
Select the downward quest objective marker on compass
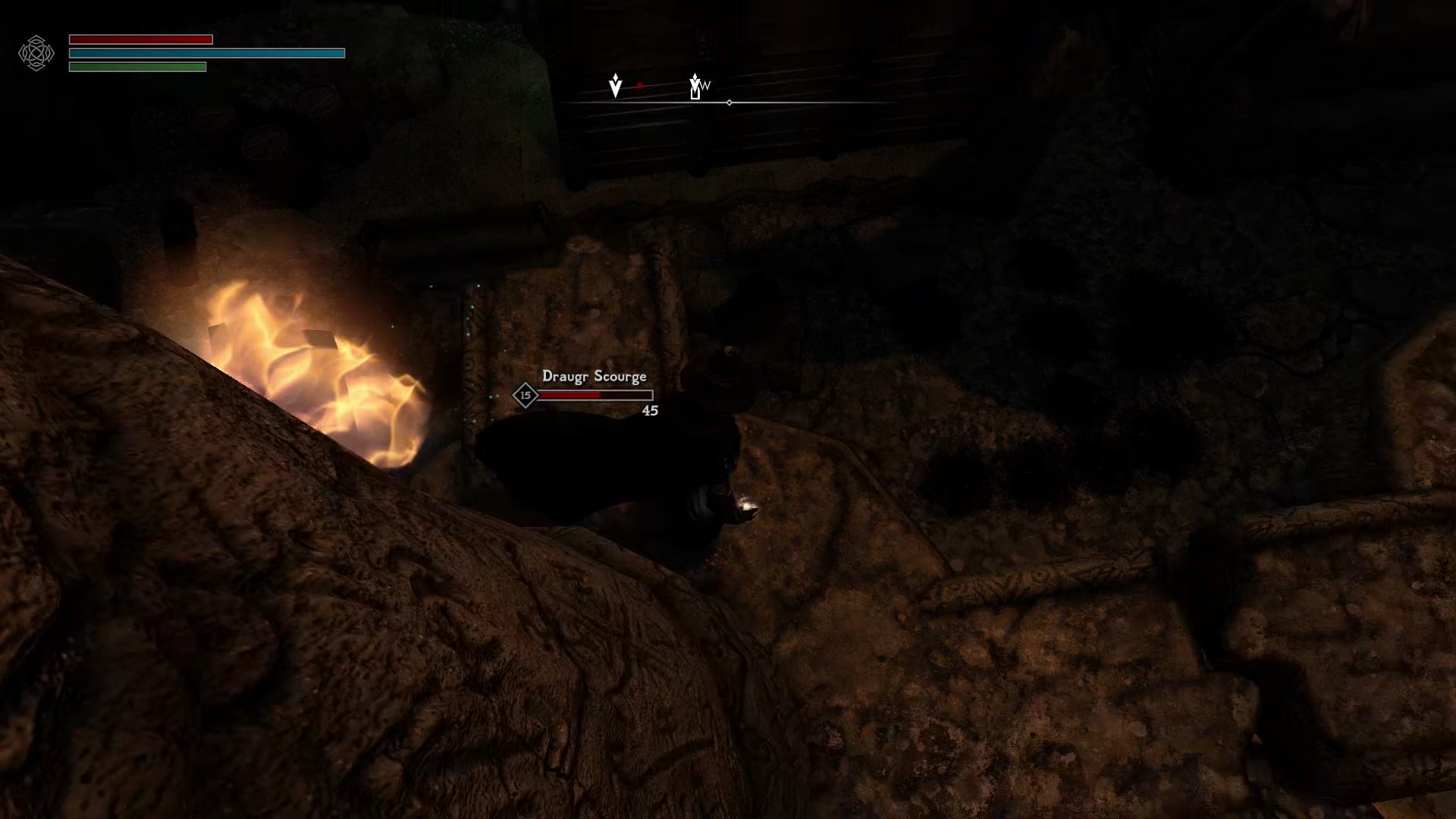(615, 85)
